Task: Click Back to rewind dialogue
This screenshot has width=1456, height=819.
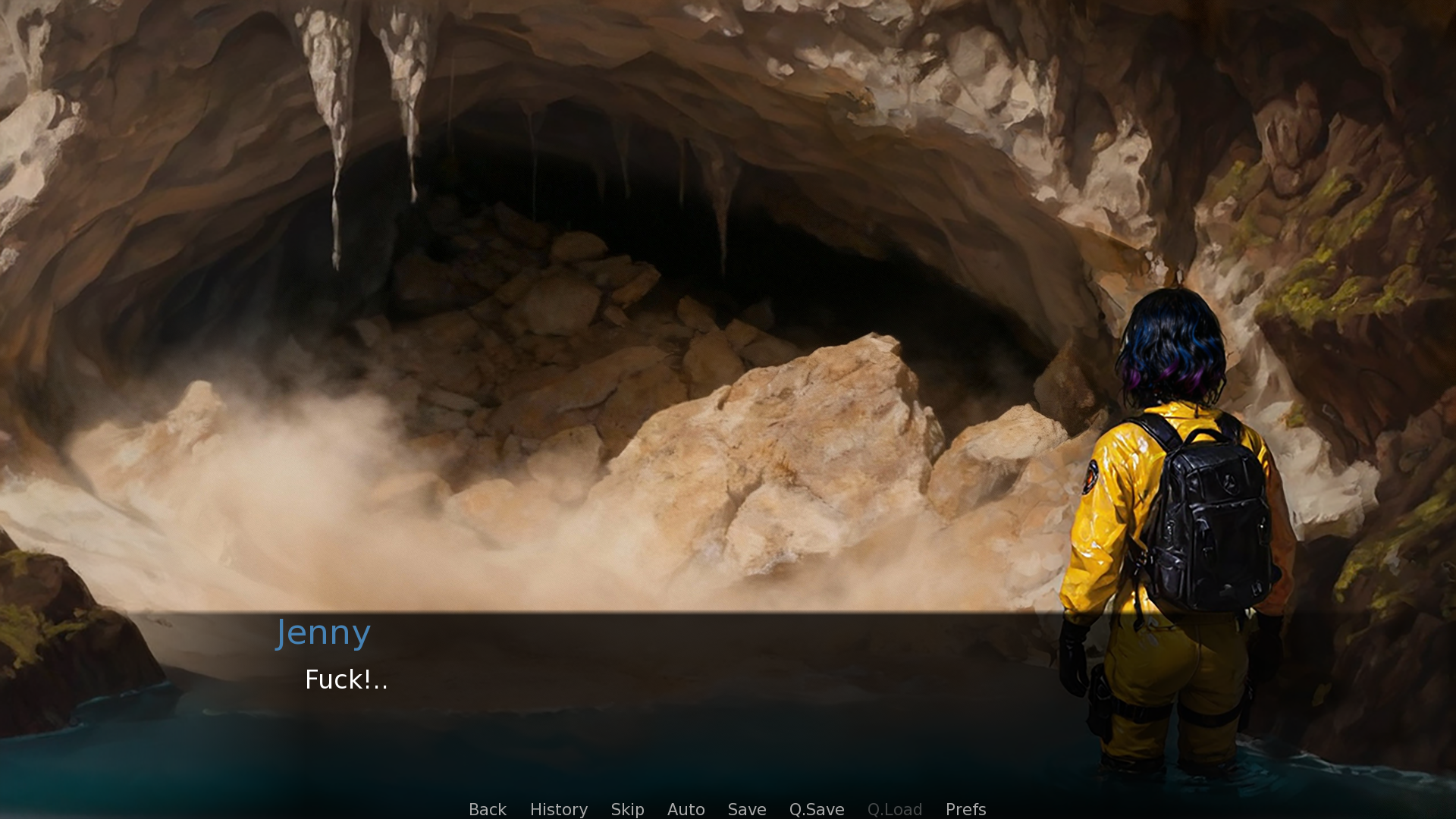Action: click(487, 809)
